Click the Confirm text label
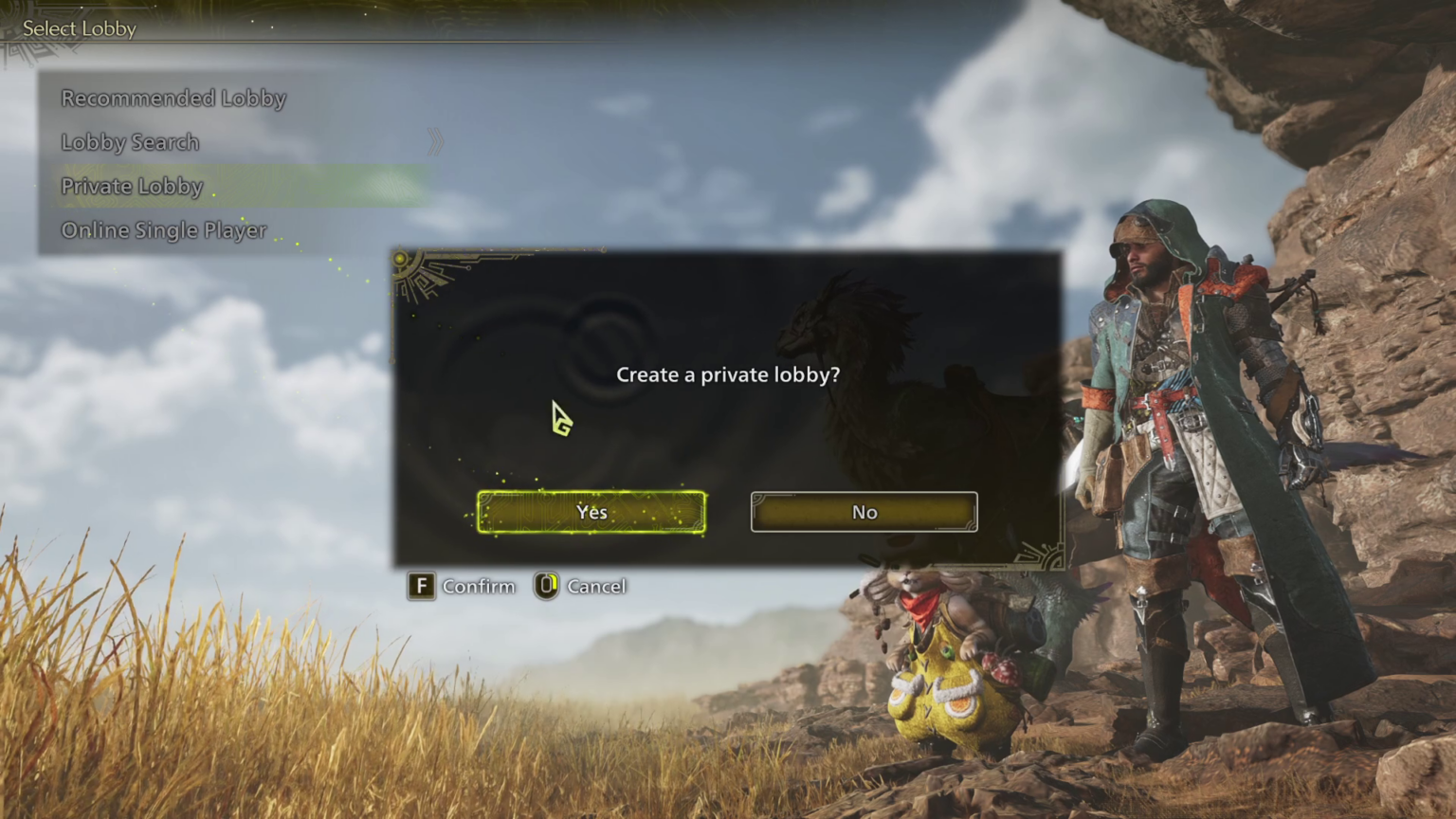 coord(479,586)
